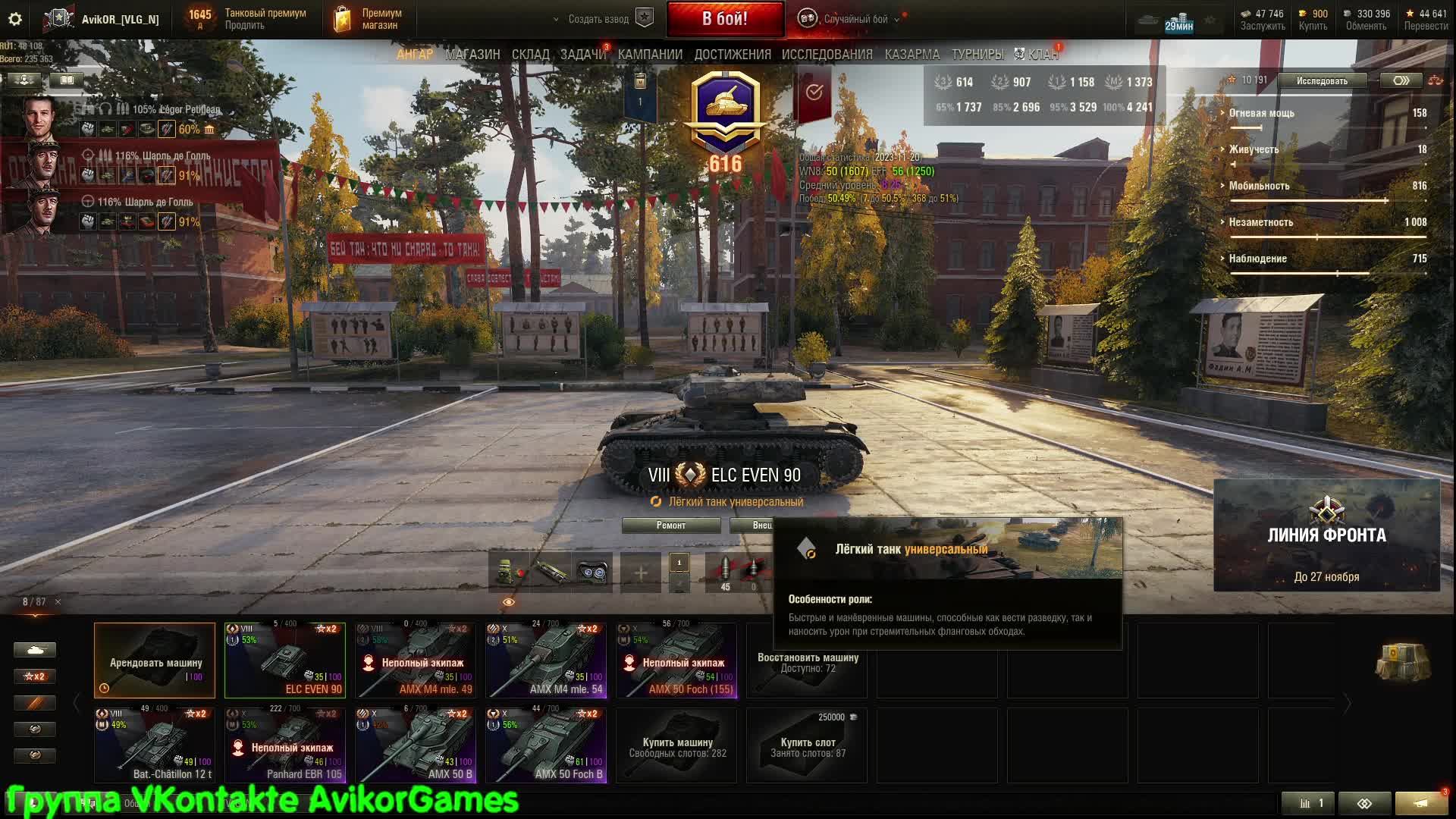Start the battle with В бой! button
Viewport: 1456px width, 819px height.
click(x=725, y=19)
